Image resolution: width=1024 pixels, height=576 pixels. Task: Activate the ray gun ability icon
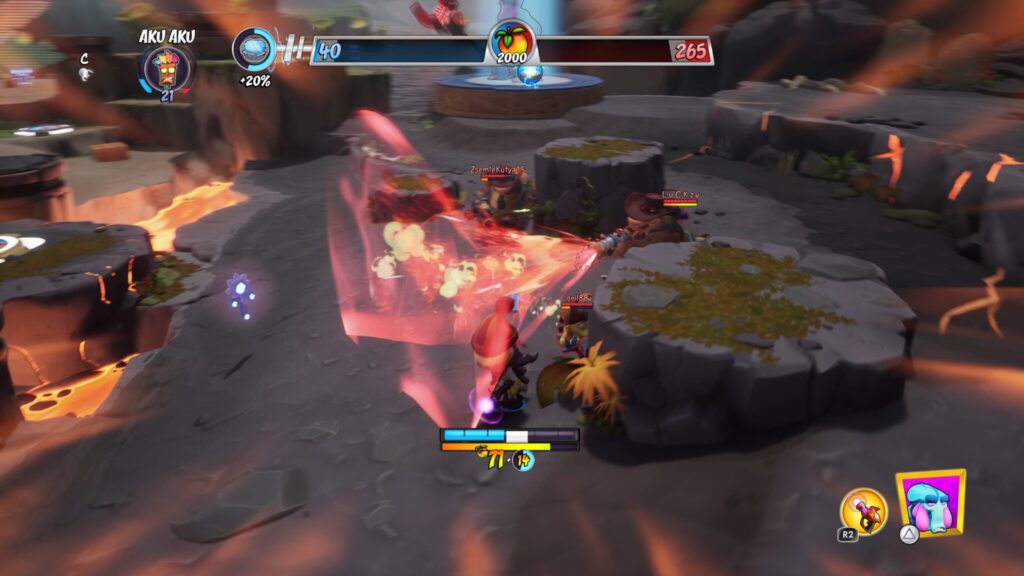coord(862,510)
